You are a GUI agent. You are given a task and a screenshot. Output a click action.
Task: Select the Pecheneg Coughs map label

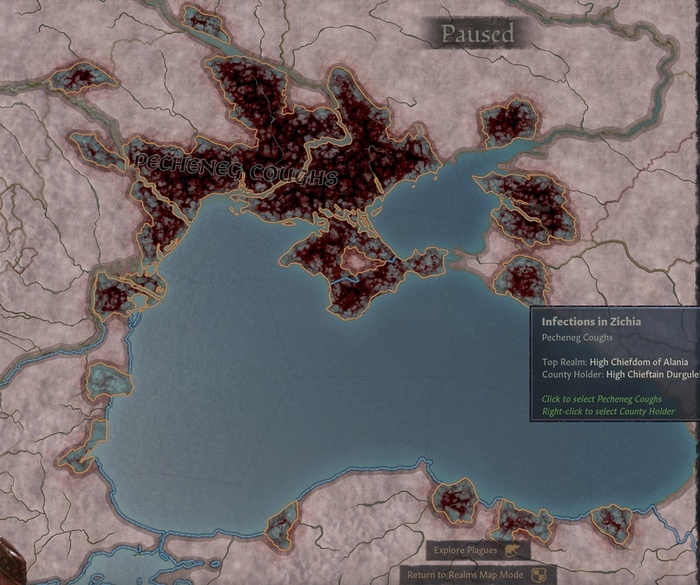pyautogui.click(x=231, y=170)
